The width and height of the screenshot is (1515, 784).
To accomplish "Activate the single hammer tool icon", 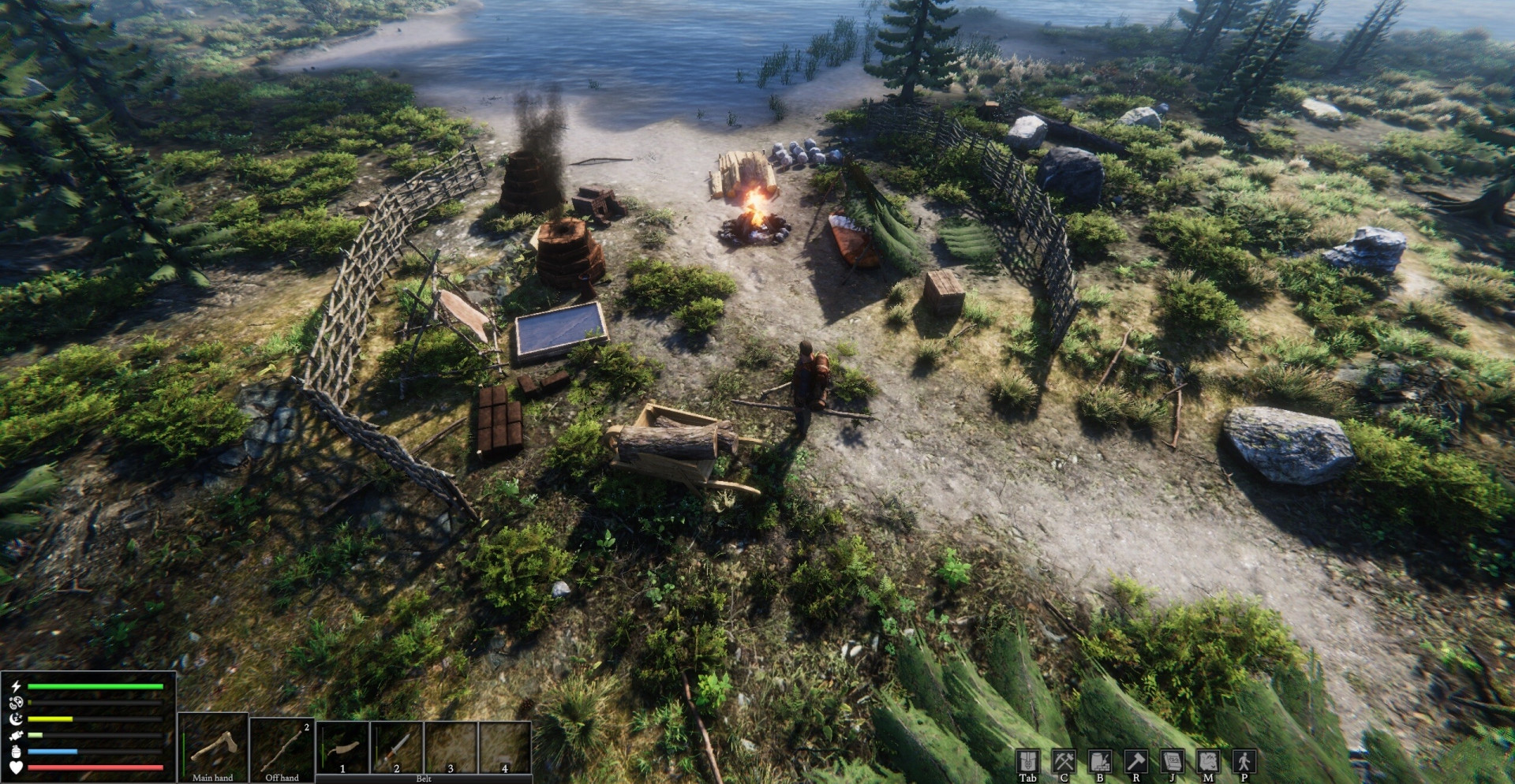I will click(1136, 761).
